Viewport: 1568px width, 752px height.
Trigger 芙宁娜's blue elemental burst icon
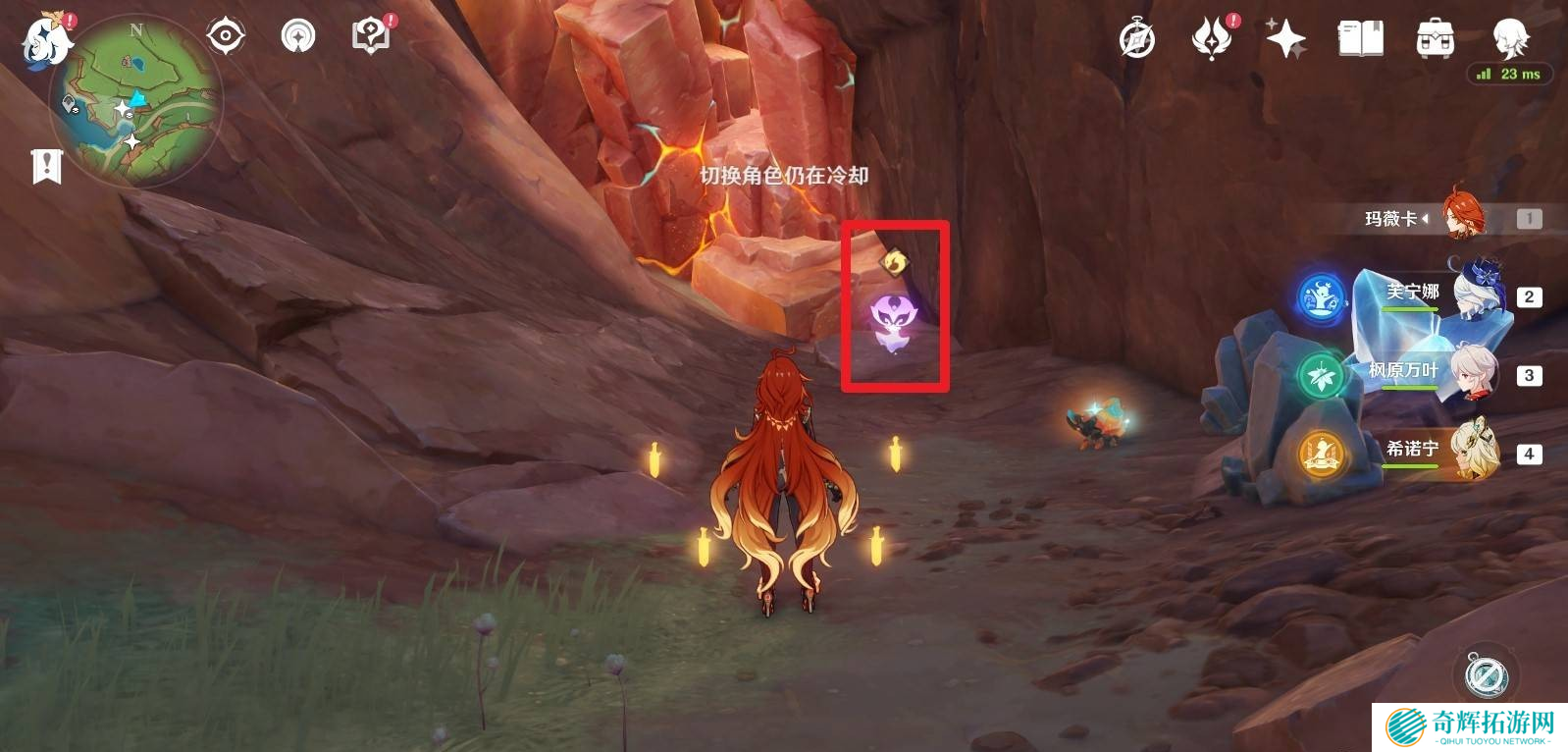pos(1321,296)
